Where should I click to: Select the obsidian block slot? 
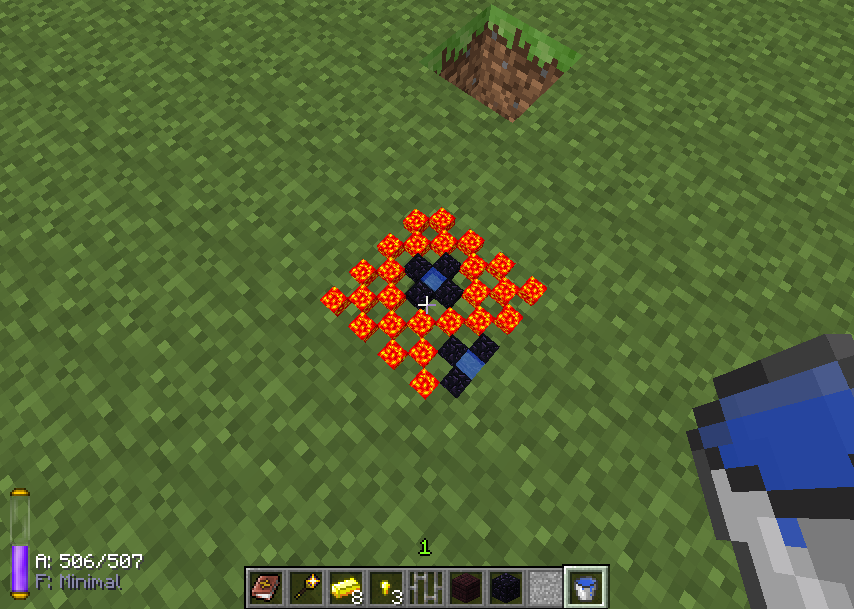point(506,587)
